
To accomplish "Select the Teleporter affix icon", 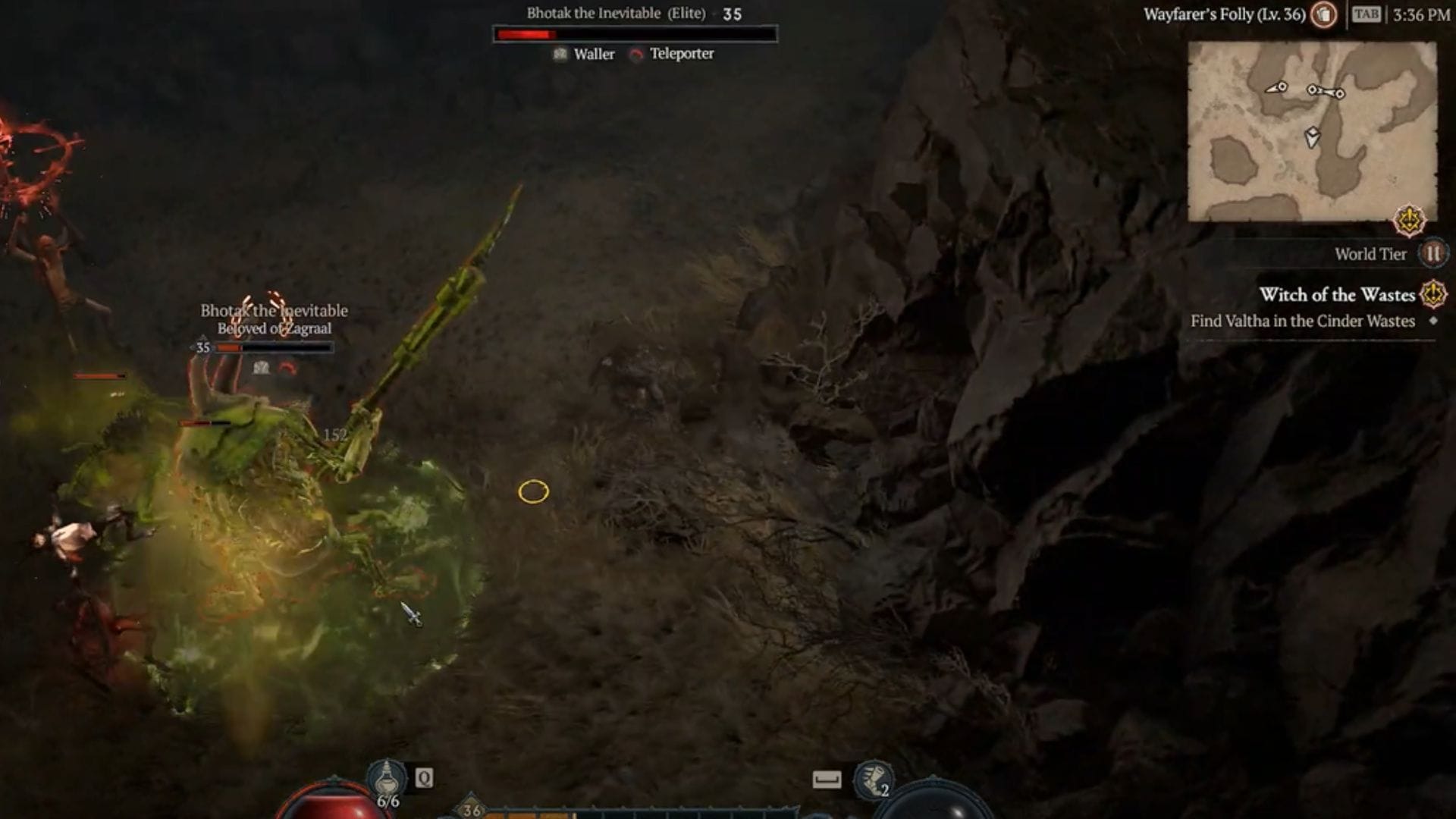I will tap(635, 54).
